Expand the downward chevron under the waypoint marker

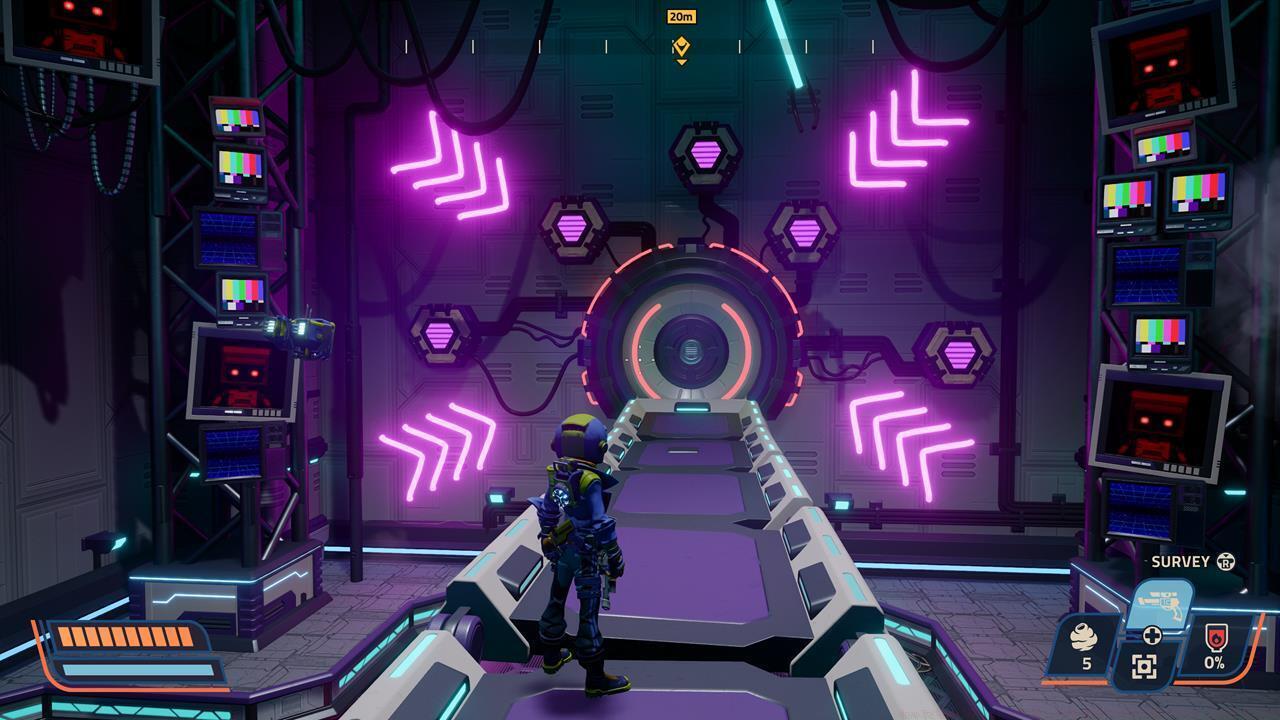[x=680, y=60]
